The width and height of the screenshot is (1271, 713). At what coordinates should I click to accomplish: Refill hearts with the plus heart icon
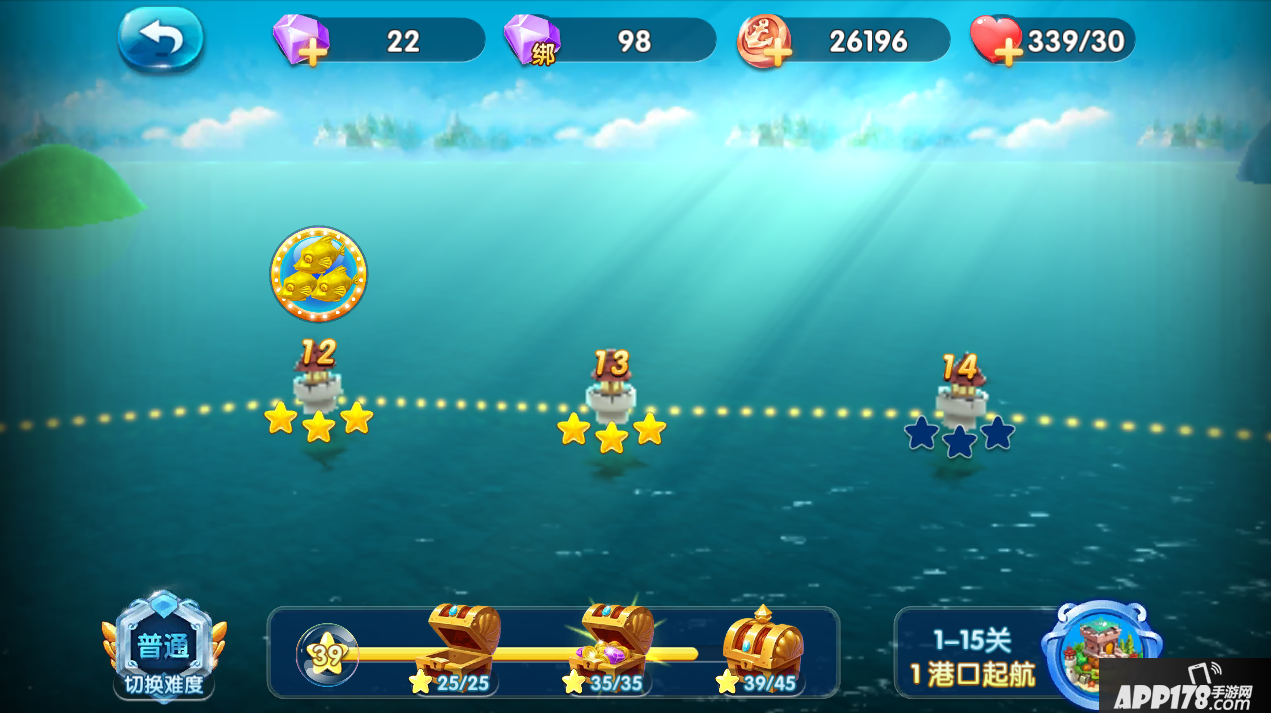pos(997,42)
